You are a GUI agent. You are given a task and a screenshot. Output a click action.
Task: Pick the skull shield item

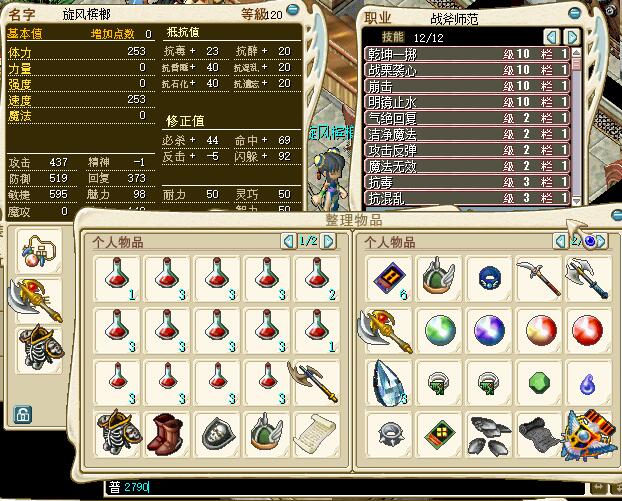(218, 433)
